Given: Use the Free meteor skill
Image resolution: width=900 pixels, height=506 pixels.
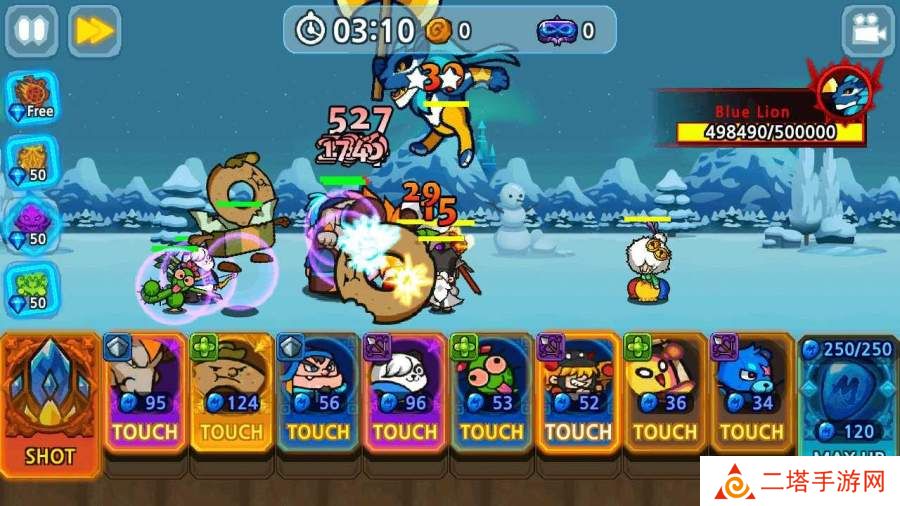Looking at the screenshot, I should point(32,96).
